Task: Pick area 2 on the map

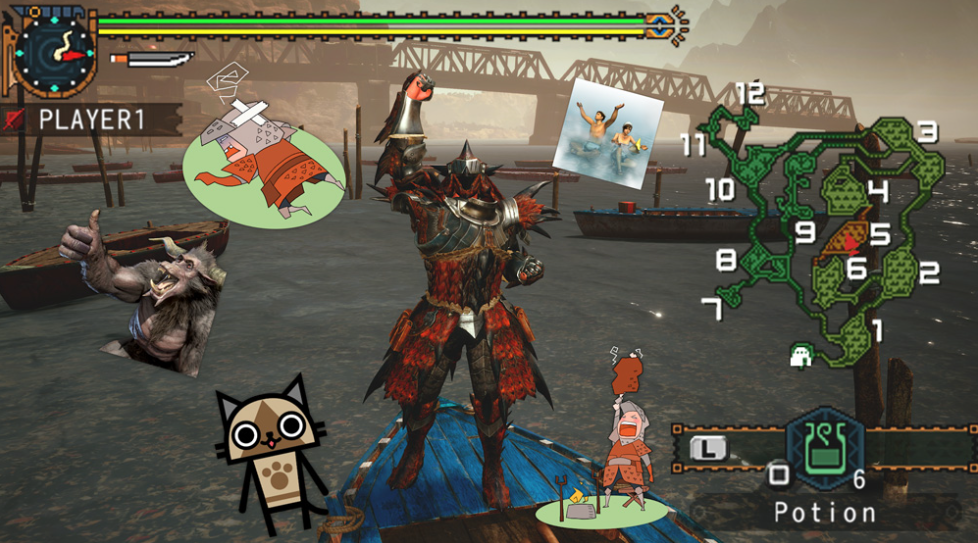Action: [929, 271]
